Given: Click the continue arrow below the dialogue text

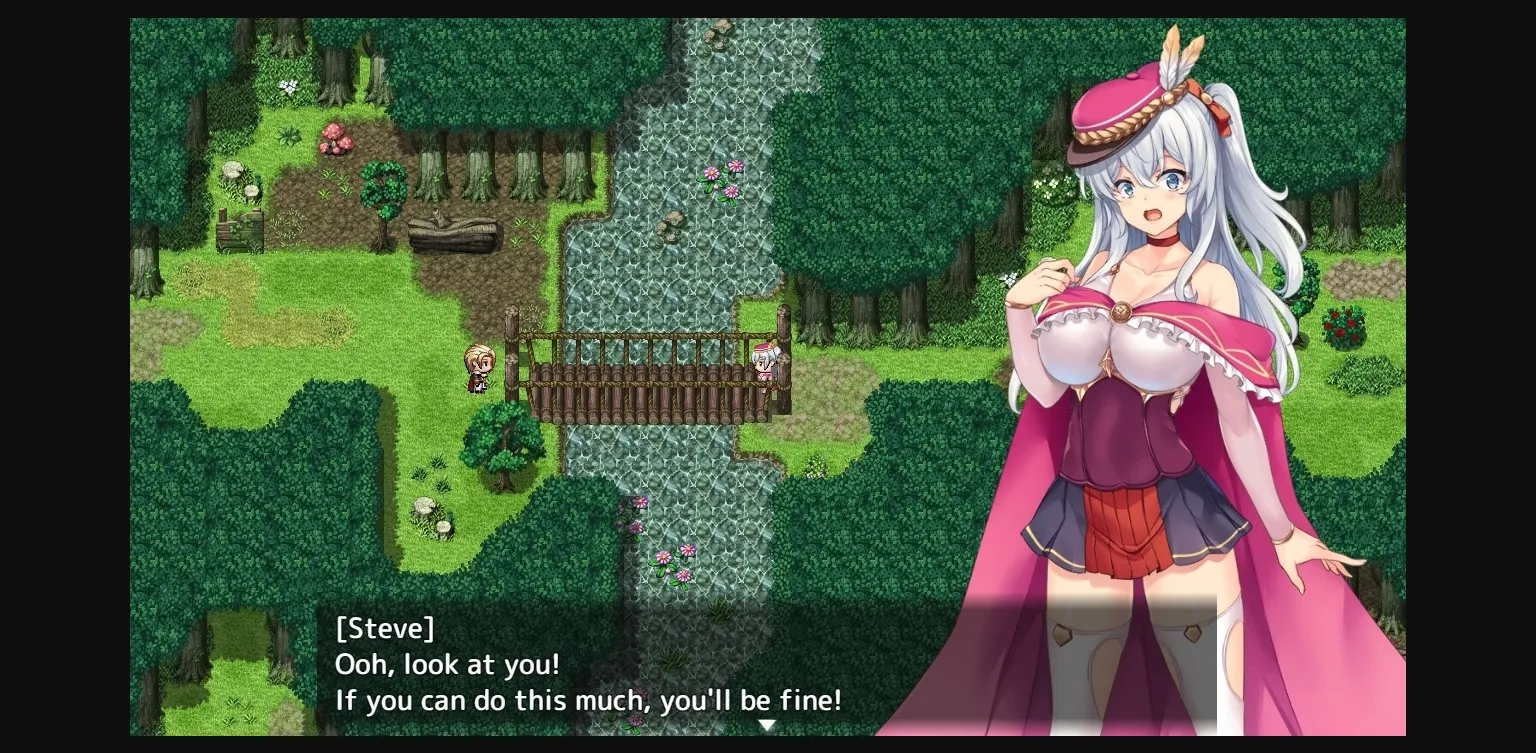Looking at the screenshot, I should [767, 722].
